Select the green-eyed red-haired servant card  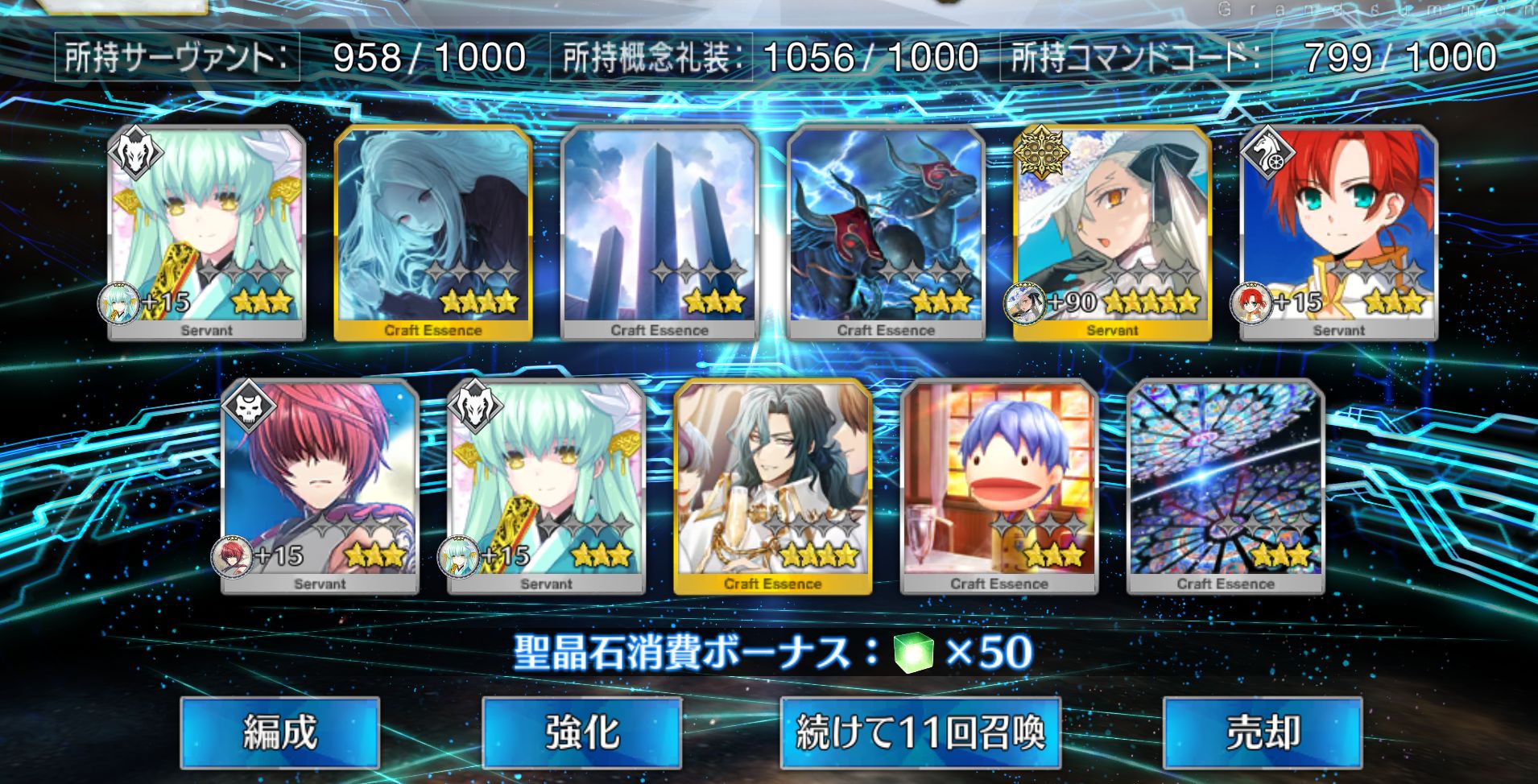(x=1338, y=233)
